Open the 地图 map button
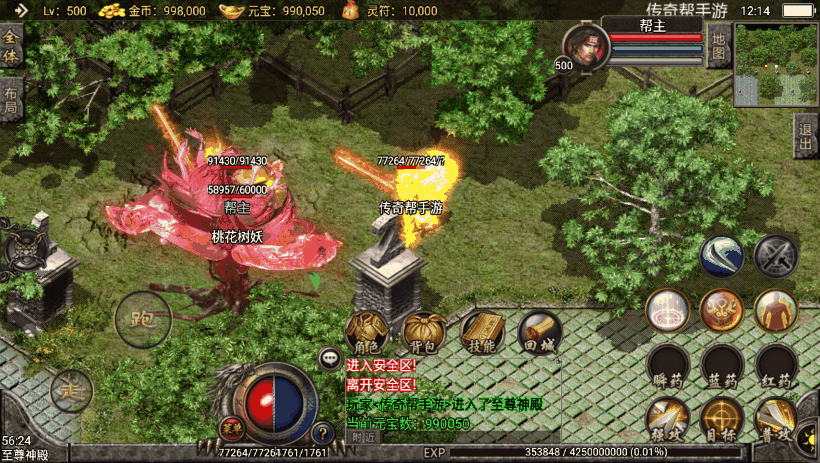Viewport: 820px width, 463px height. tap(718, 45)
